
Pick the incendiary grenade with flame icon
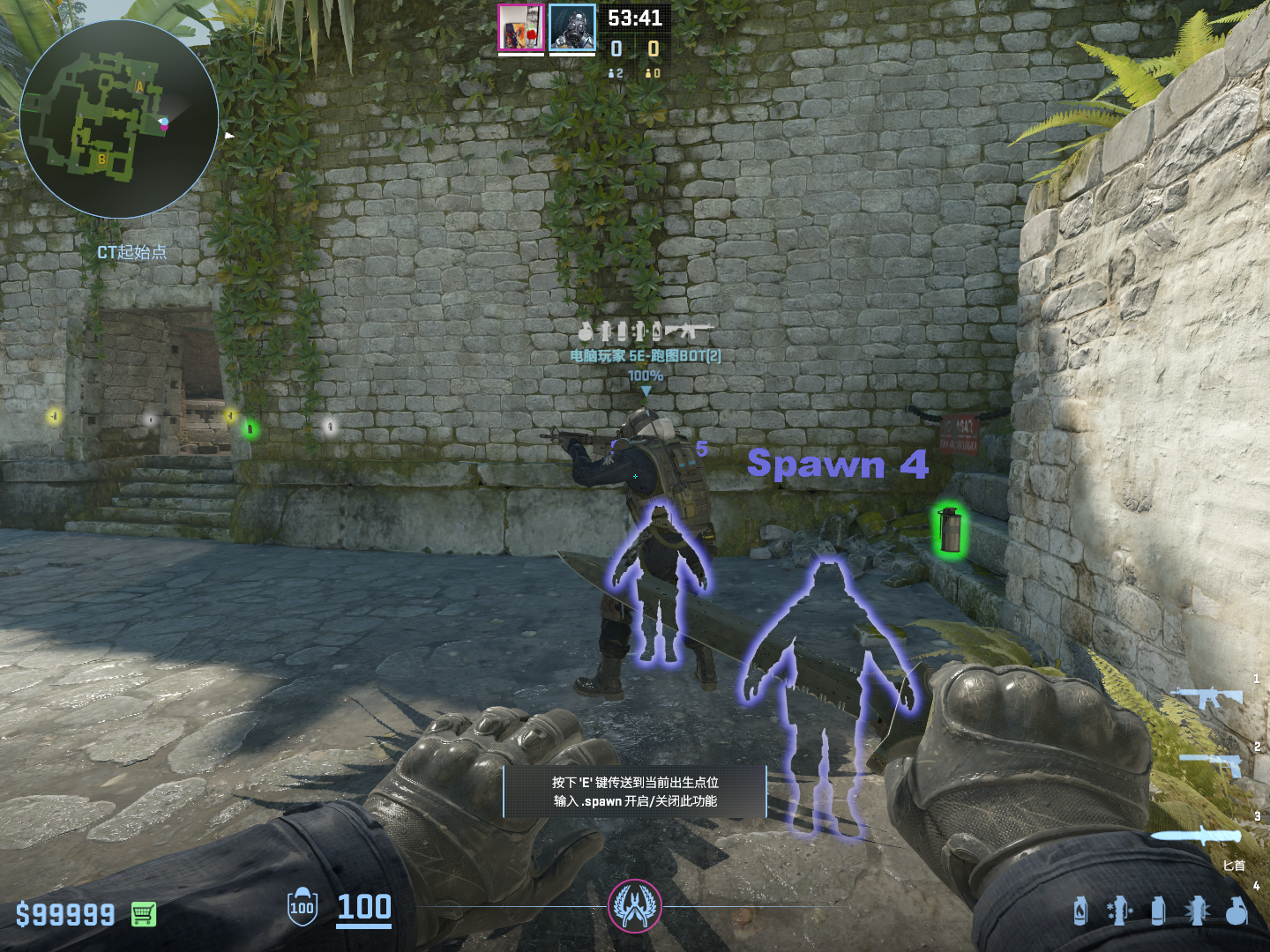pyautogui.click(x=1080, y=911)
